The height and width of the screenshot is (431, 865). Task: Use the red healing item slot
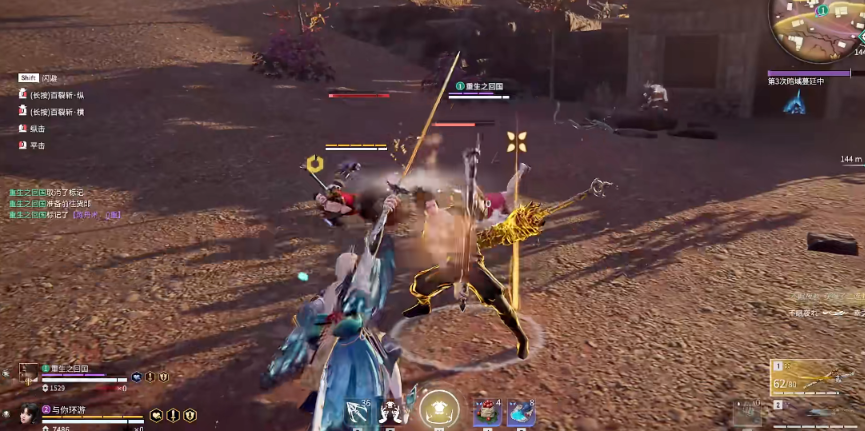point(487,411)
